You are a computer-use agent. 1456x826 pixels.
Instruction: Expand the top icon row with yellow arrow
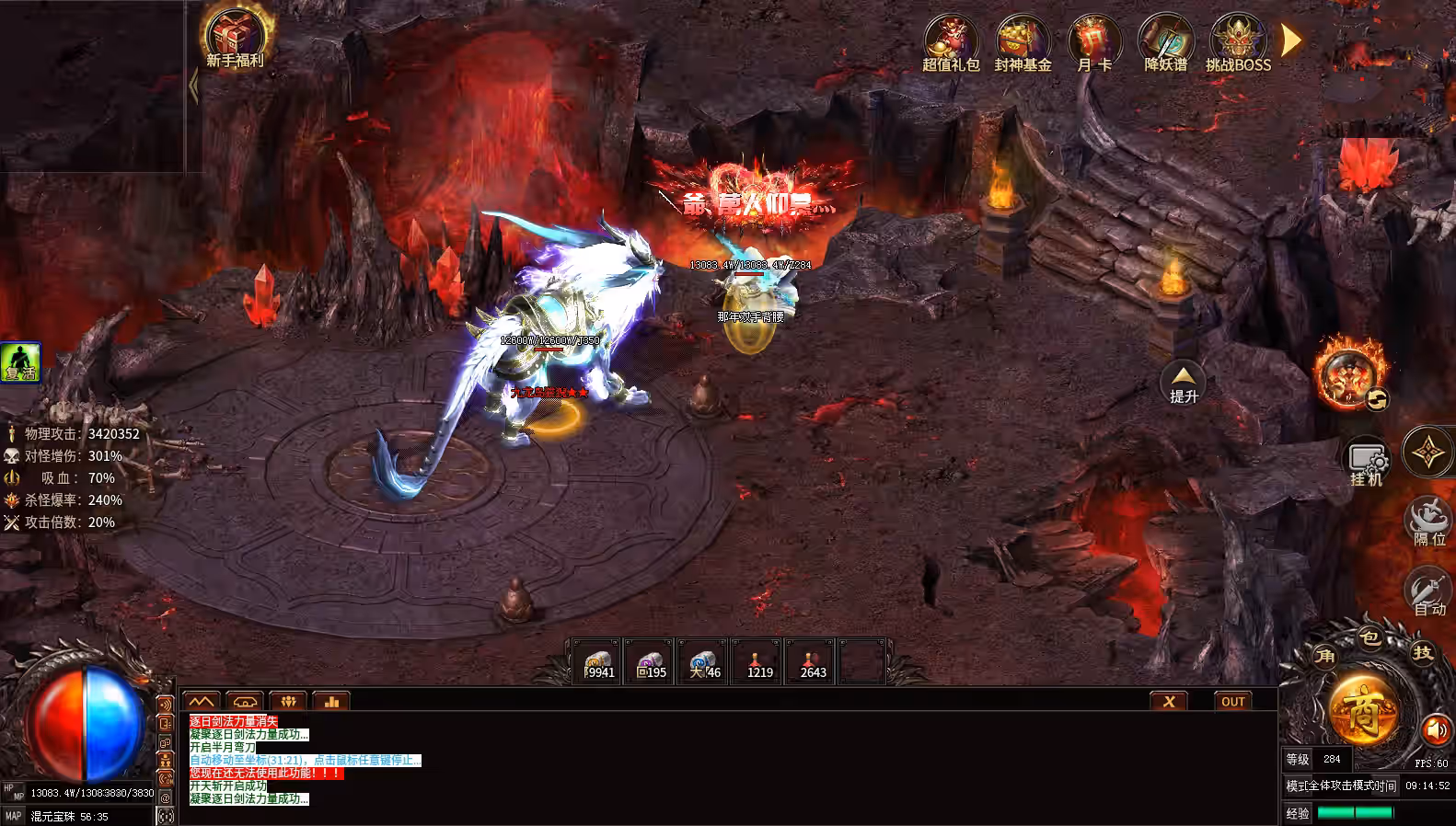(1291, 40)
